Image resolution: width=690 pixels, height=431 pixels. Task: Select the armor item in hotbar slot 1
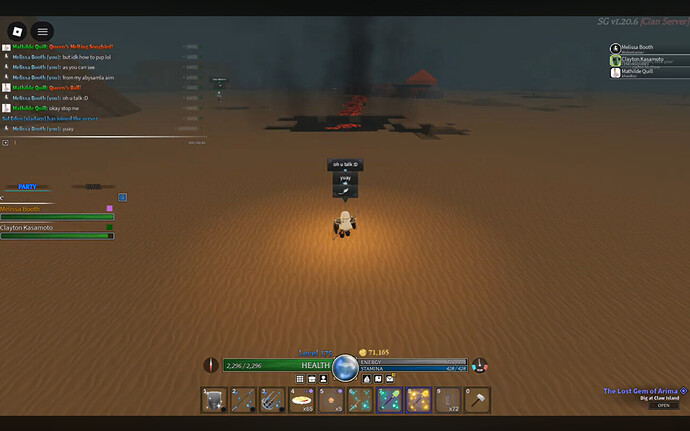(x=215, y=400)
